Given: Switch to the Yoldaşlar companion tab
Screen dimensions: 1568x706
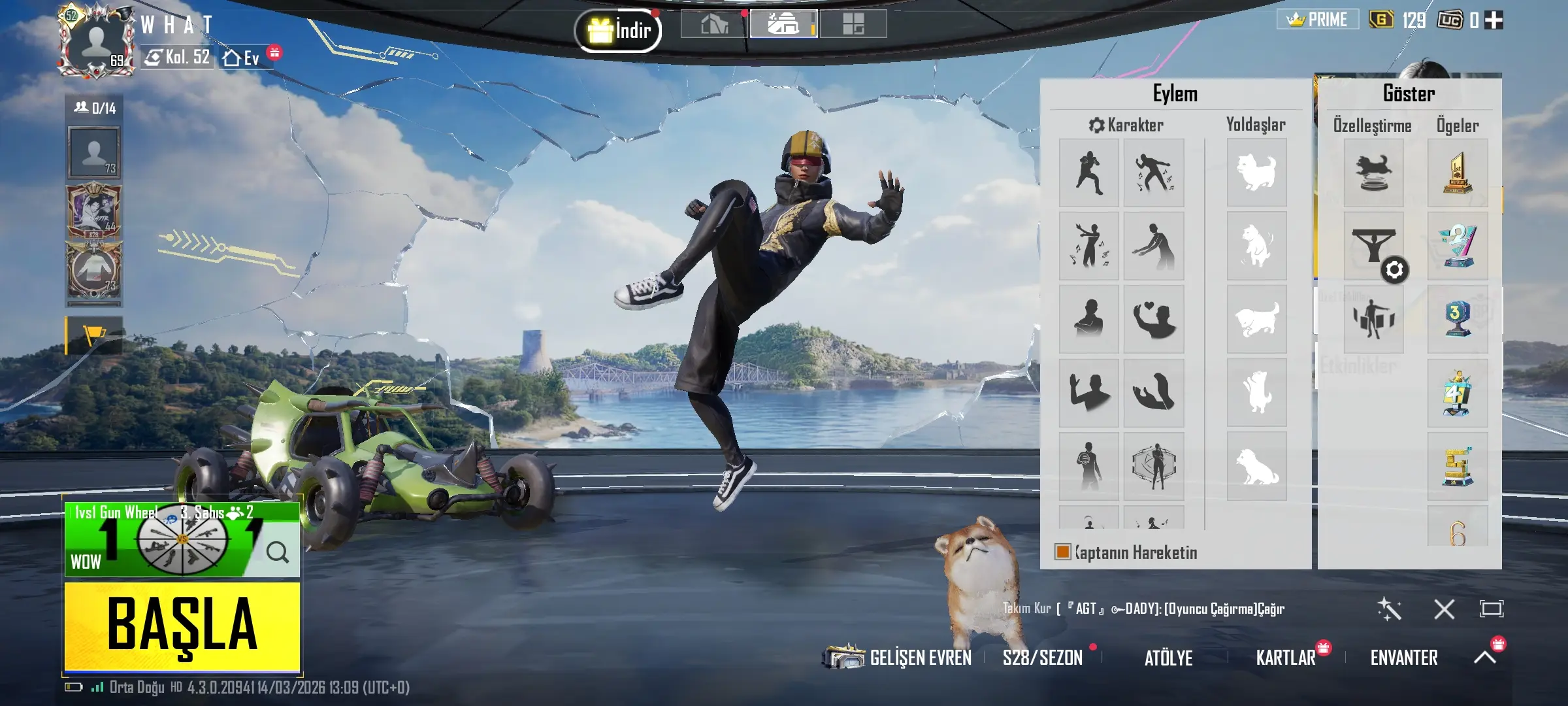Looking at the screenshot, I should [x=1255, y=124].
